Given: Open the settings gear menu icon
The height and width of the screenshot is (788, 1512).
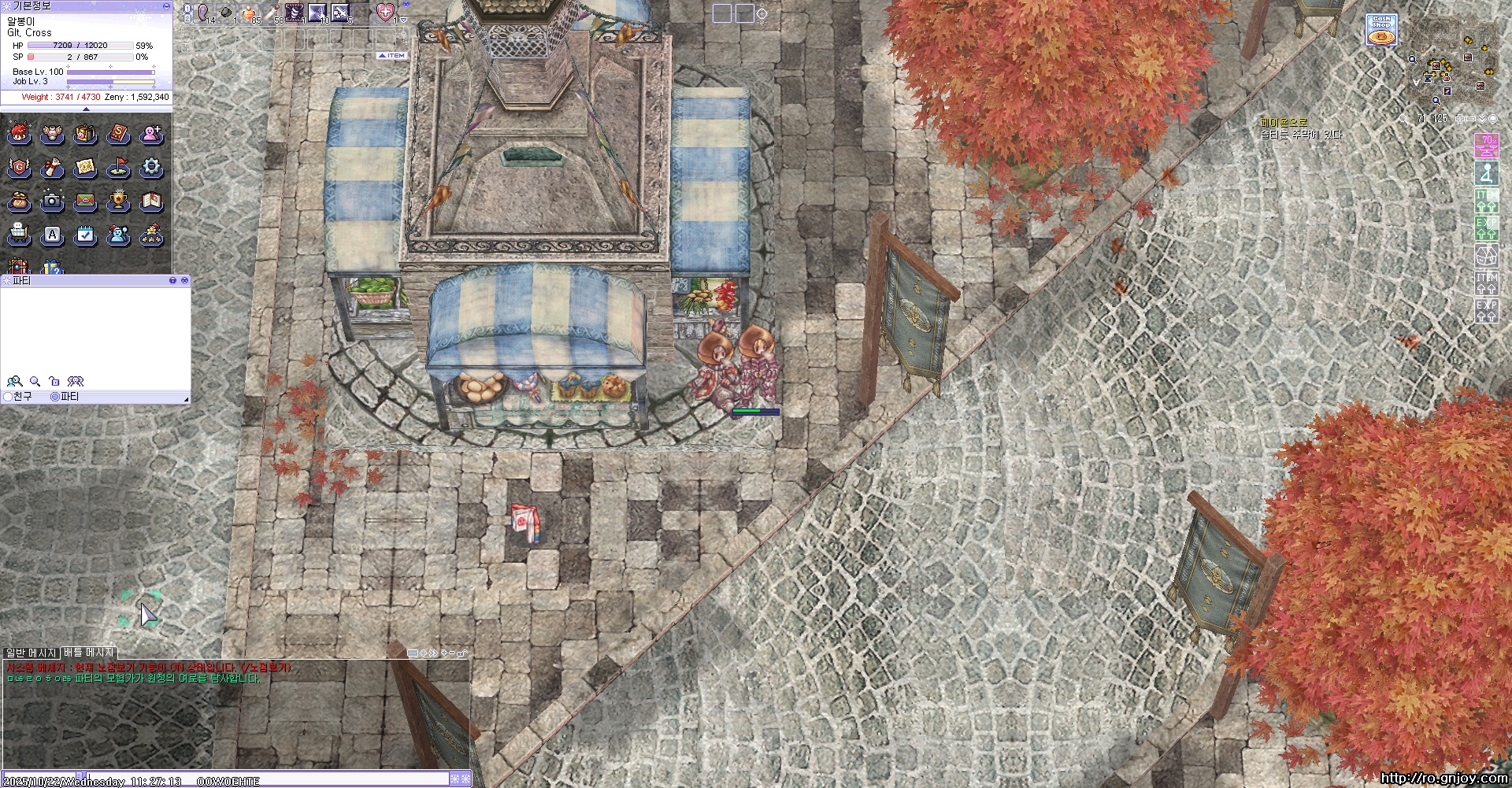Looking at the screenshot, I should 151,168.
